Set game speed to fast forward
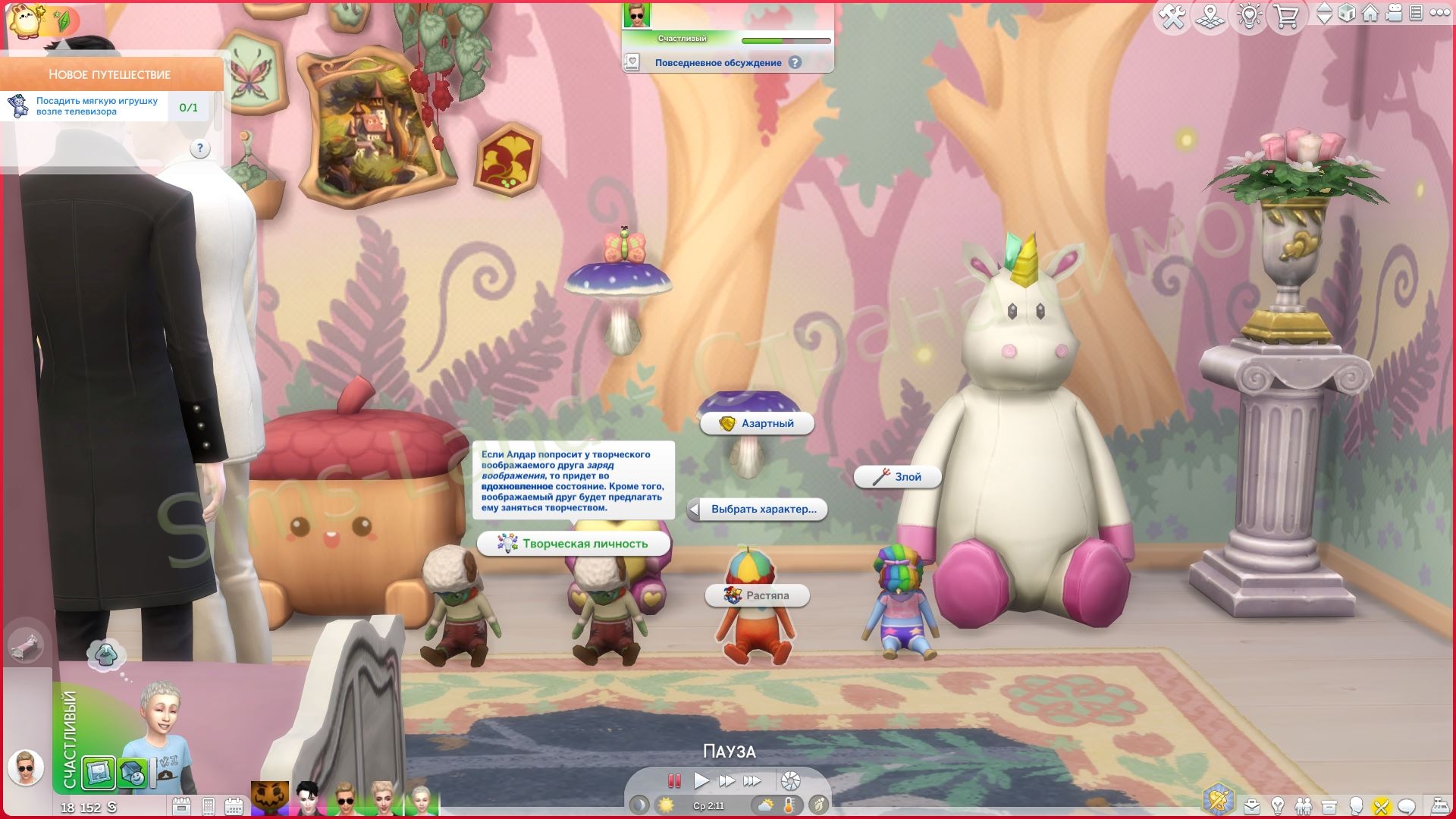 (726, 780)
